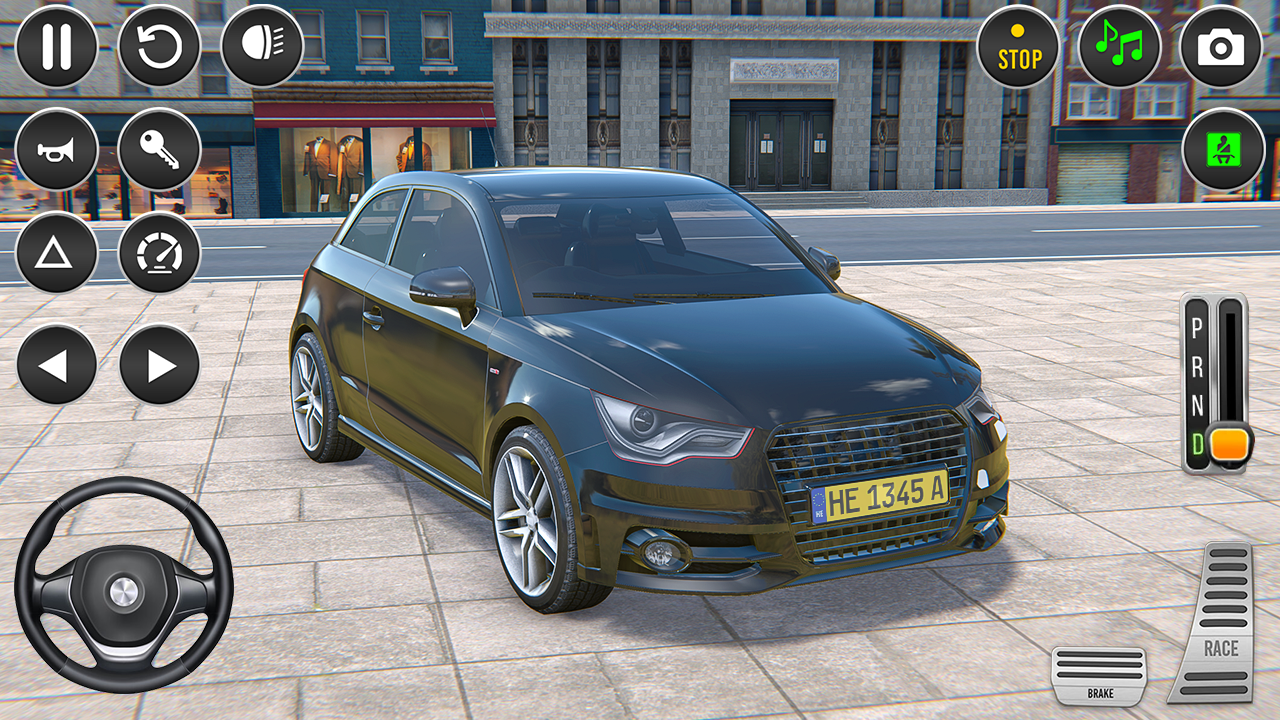Open the speedometer dashboard view
The width and height of the screenshot is (1280, 720).
pos(158,251)
